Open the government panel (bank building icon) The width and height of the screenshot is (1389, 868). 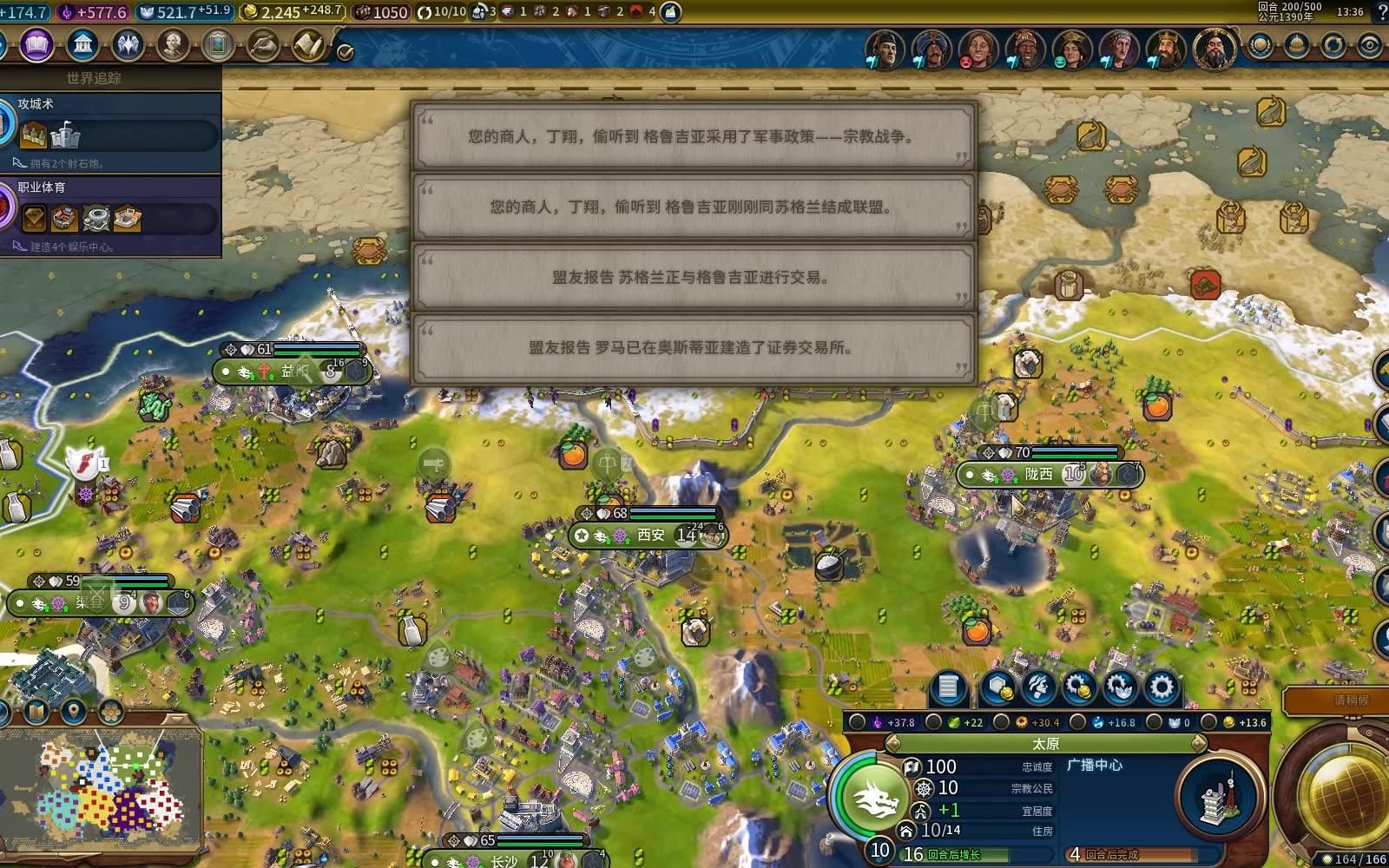81,45
